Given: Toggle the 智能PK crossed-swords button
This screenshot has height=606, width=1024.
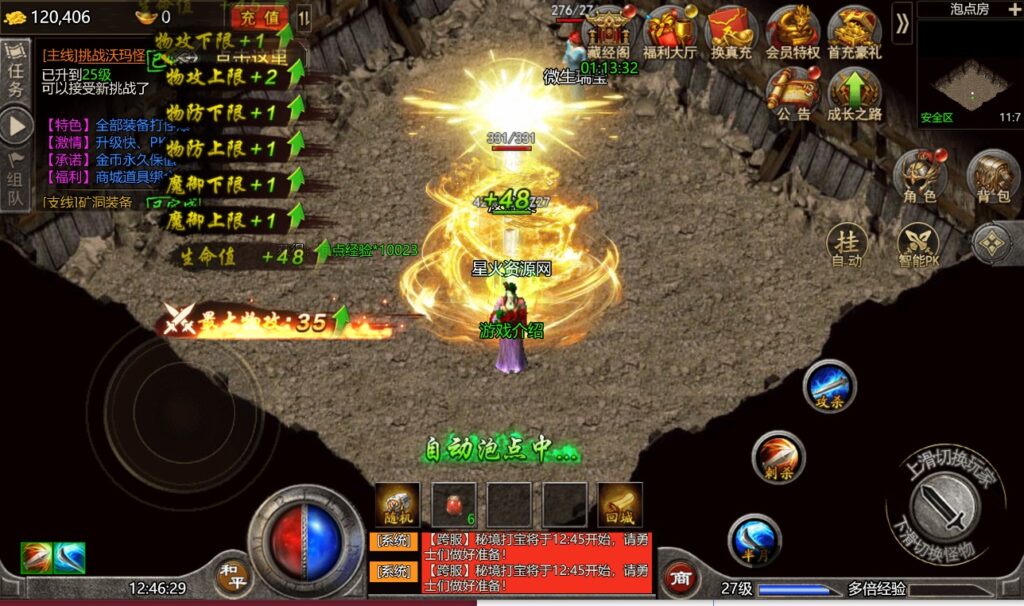Looking at the screenshot, I should click(917, 244).
